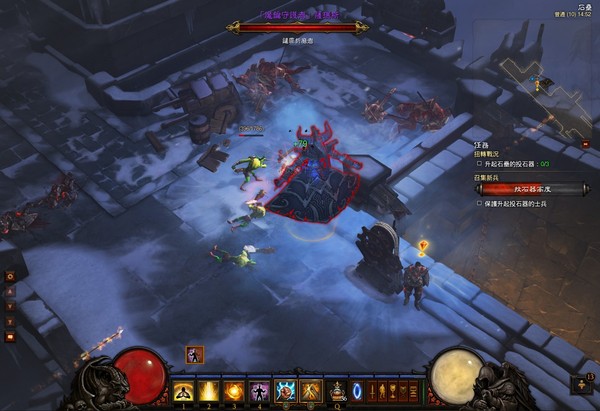Select the orange secondary attack skill
The height and width of the screenshot is (411, 600).
click(309, 391)
